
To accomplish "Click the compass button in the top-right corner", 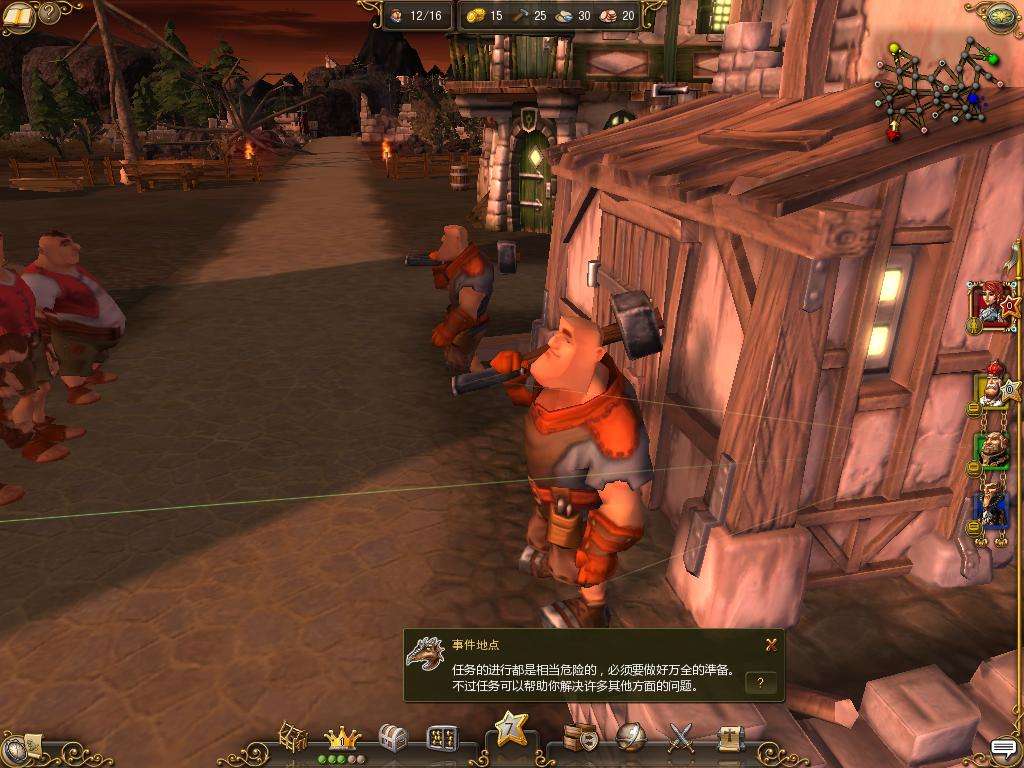I will tap(1001, 16).
